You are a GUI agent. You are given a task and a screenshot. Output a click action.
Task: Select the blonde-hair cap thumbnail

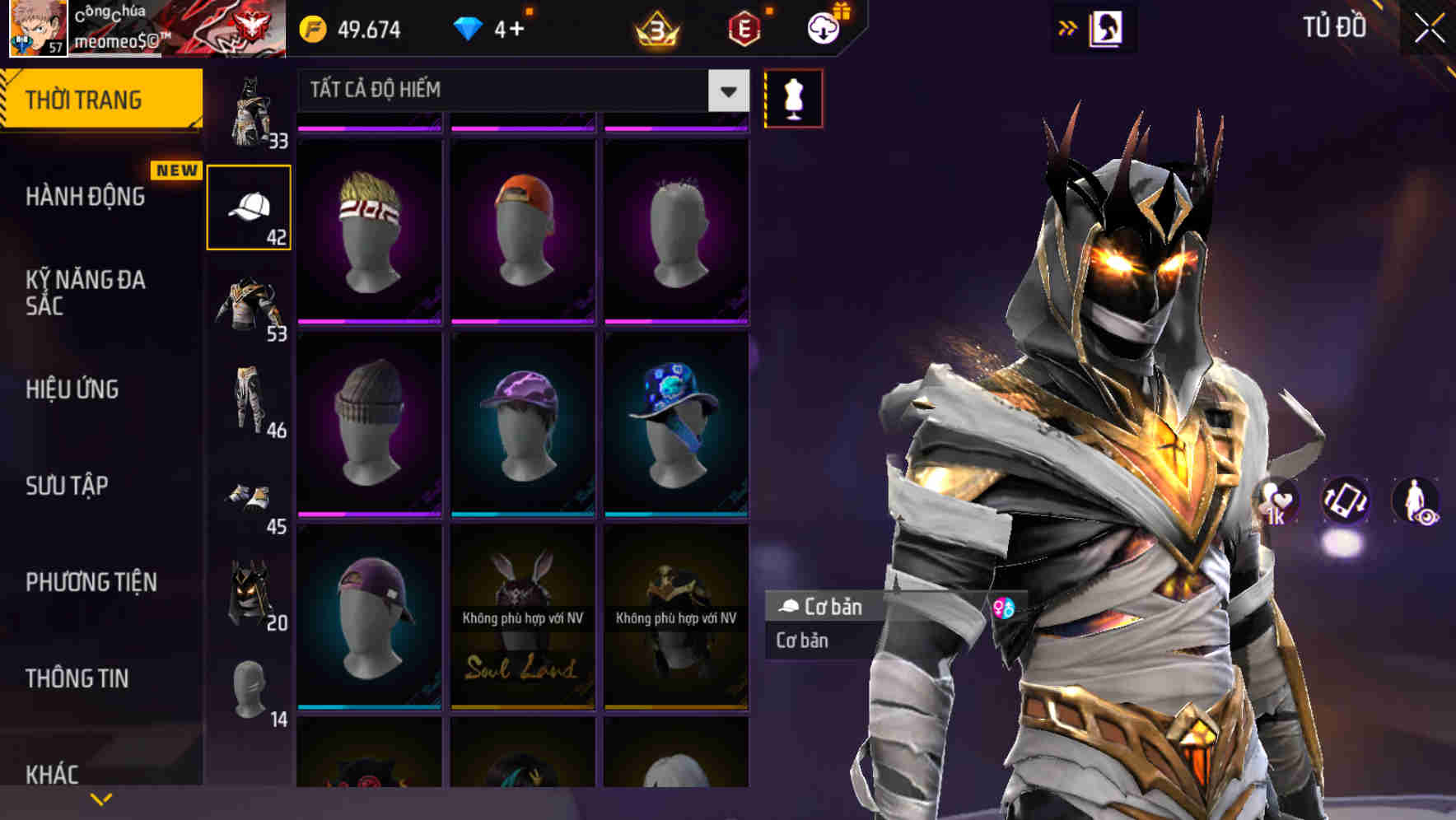point(368,231)
